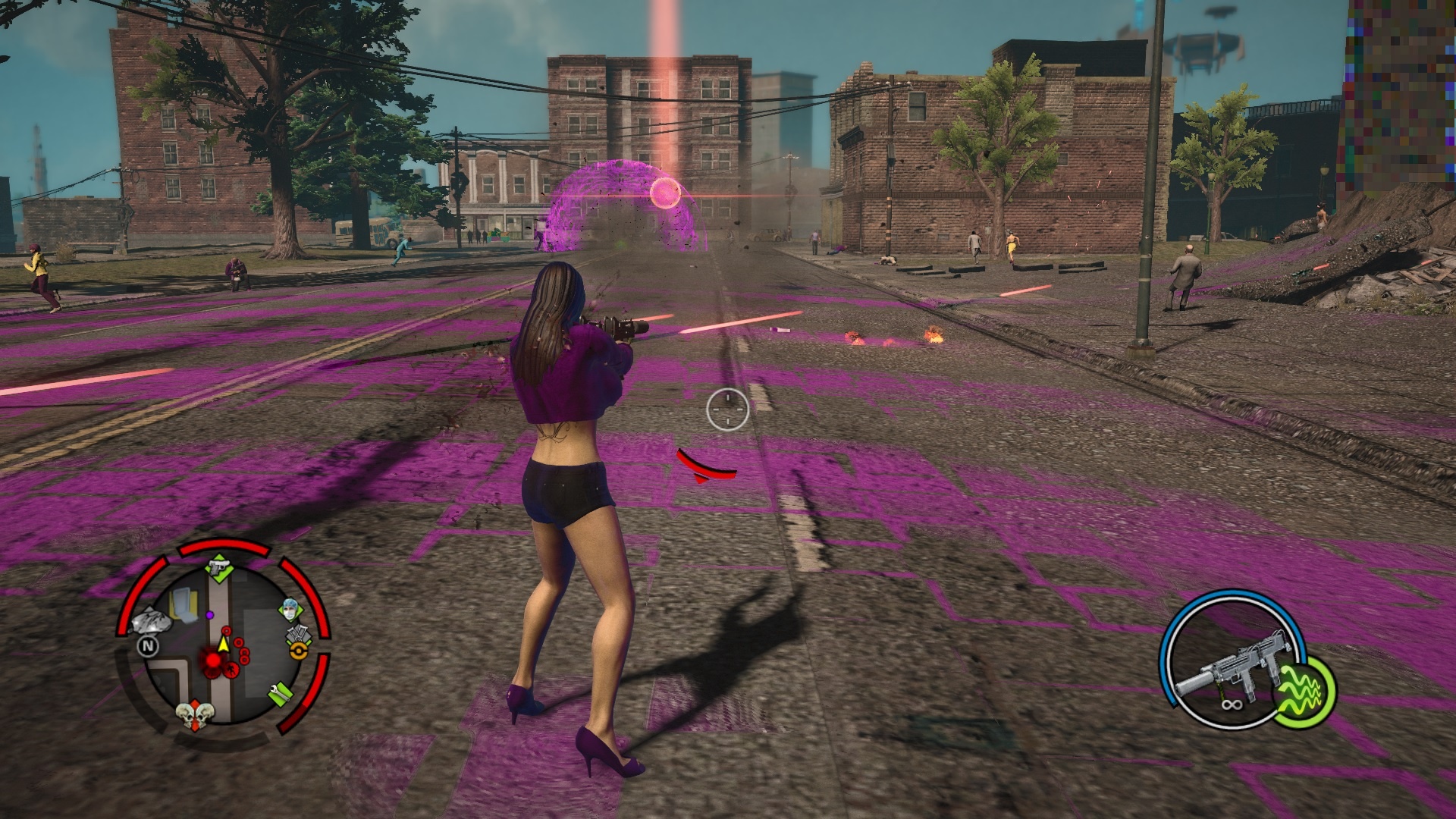Select the dual SMG weapon icon
Viewport: 1456px width, 819px height.
[1230, 670]
